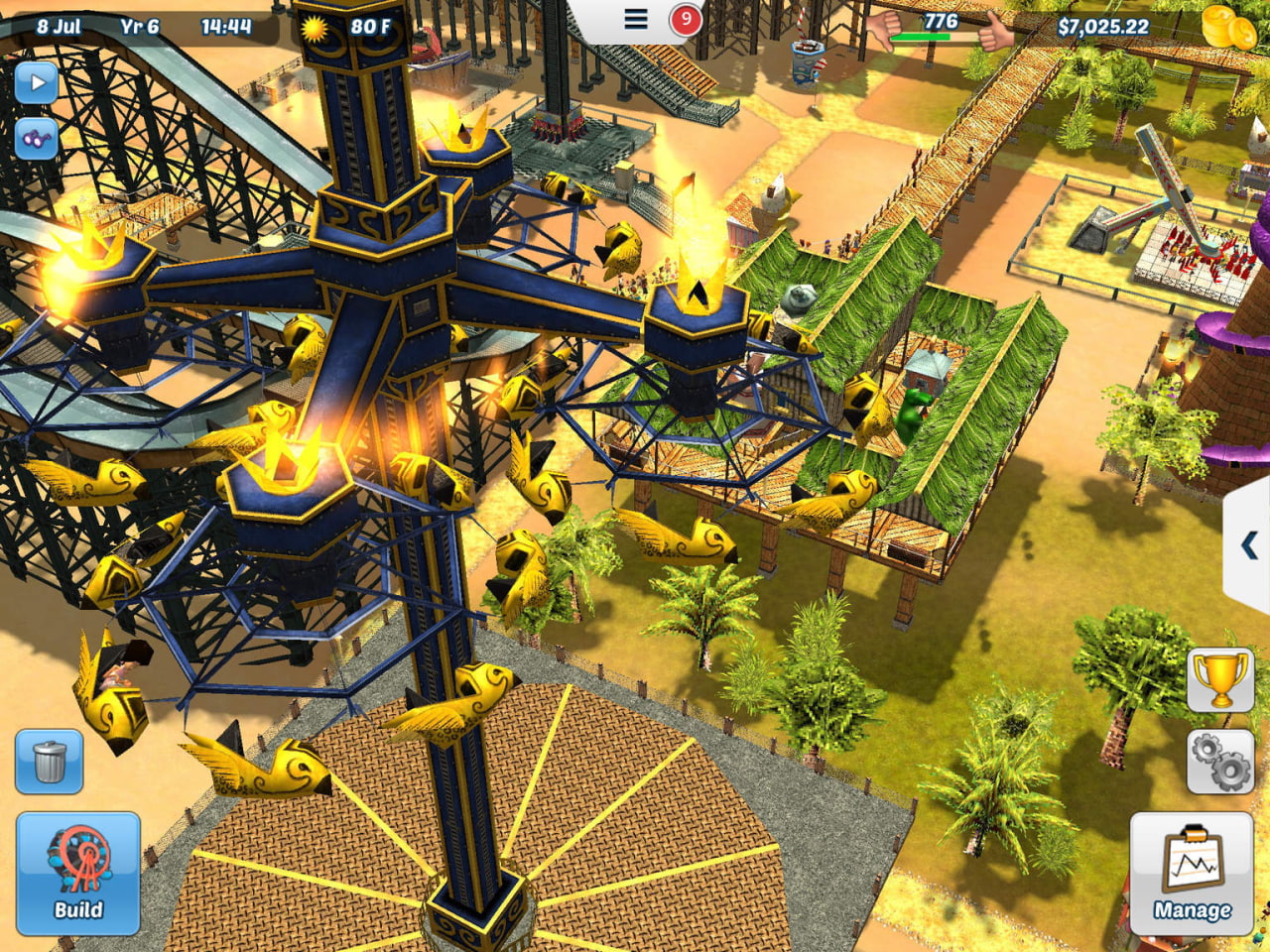The image size is (1270, 952).
Task: Open the Manage panel
Action: [x=1191, y=873]
